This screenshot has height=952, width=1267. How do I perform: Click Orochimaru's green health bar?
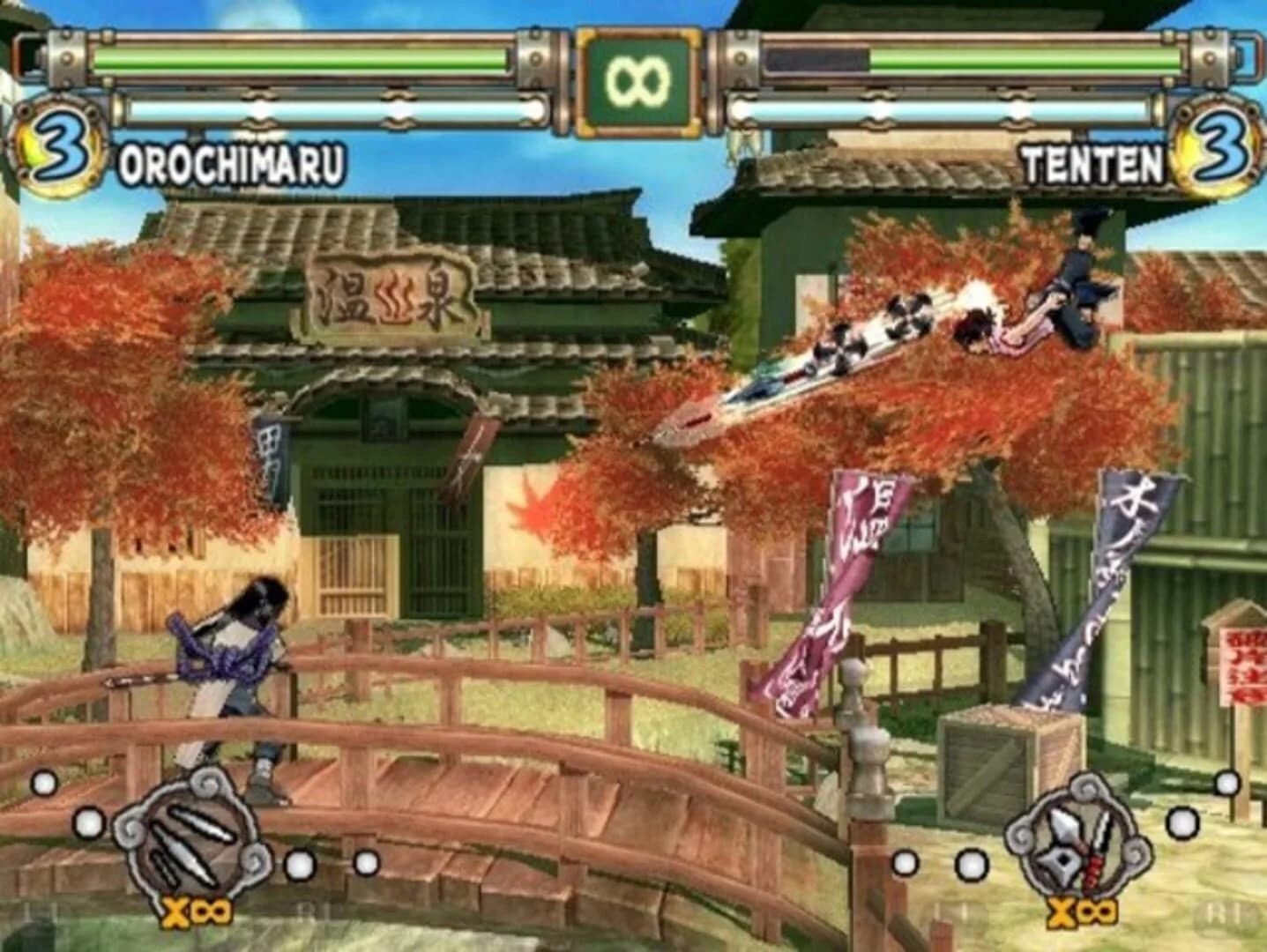coord(309,57)
